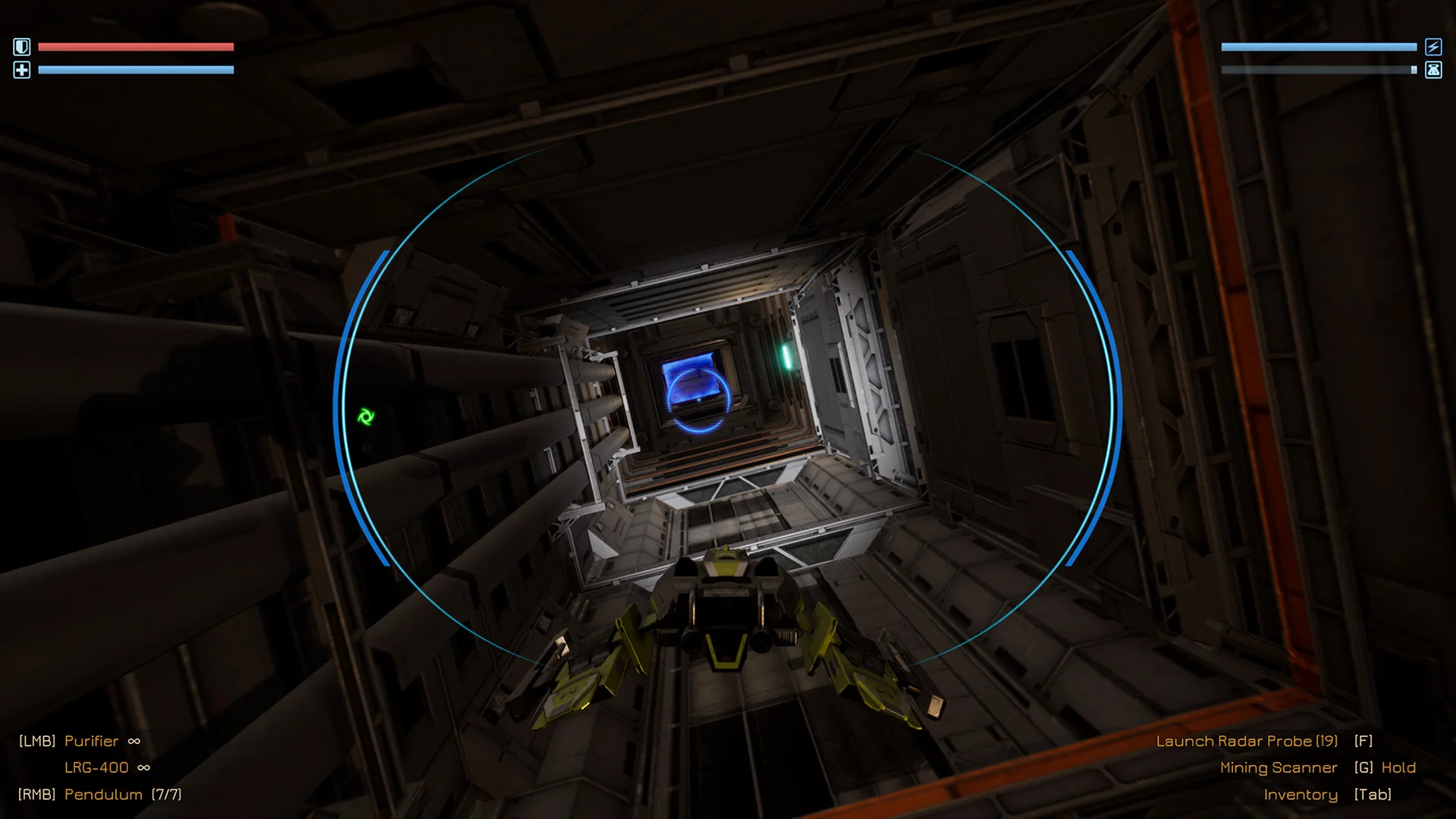Click the health cross icon
The image size is (1456, 819).
point(22,69)
